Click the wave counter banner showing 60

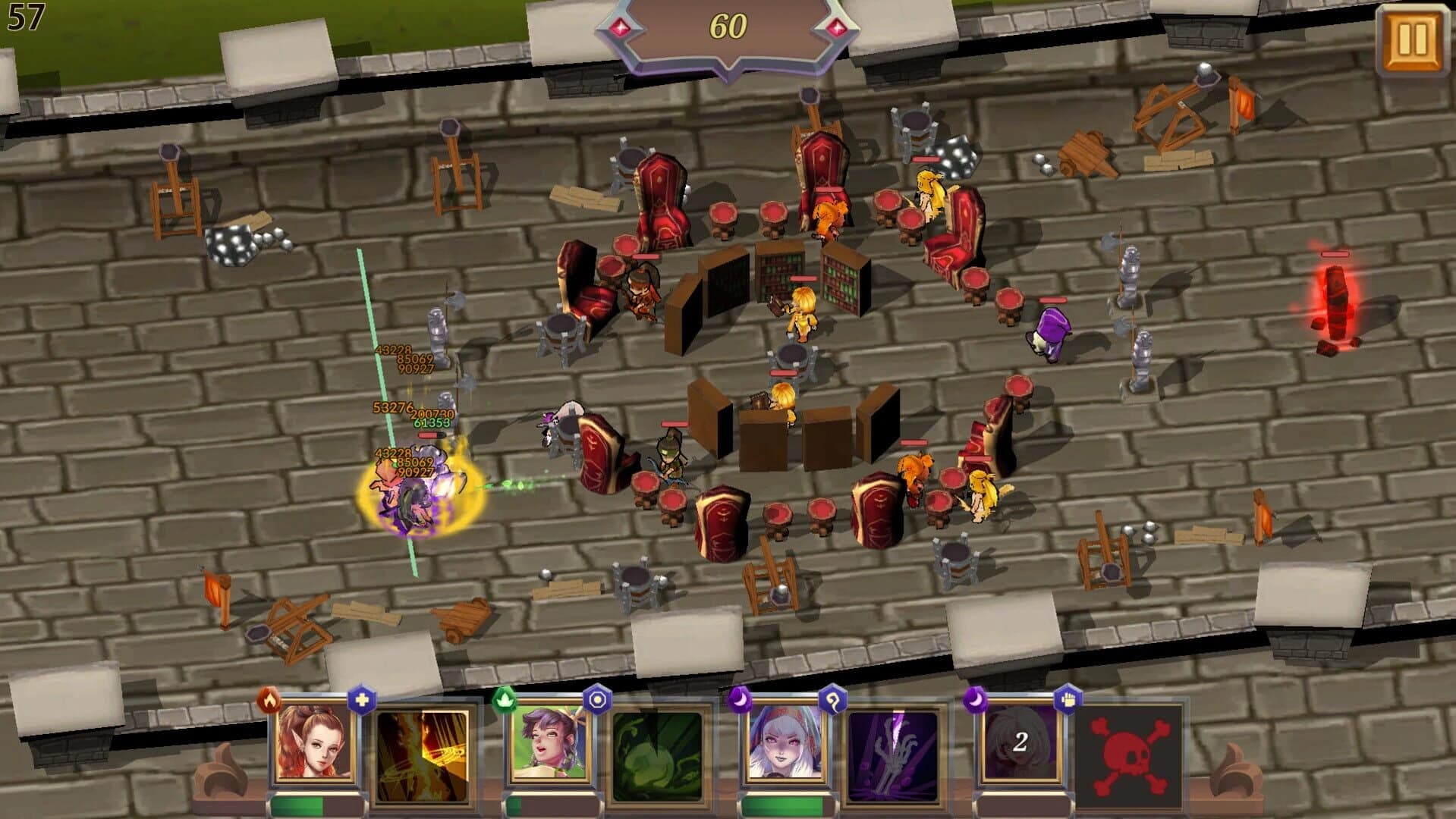728,27
